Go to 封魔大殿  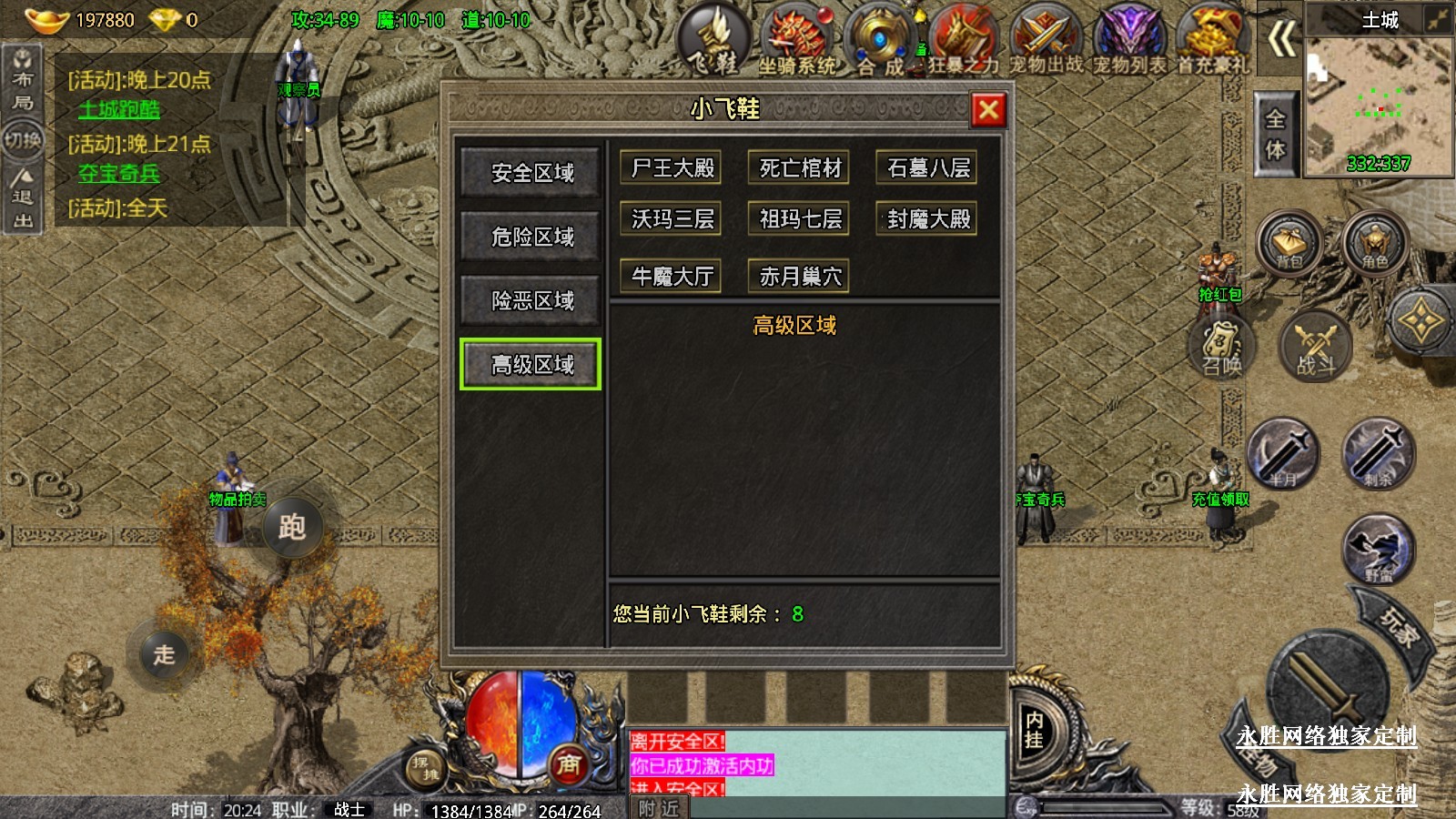click(927, 219)
